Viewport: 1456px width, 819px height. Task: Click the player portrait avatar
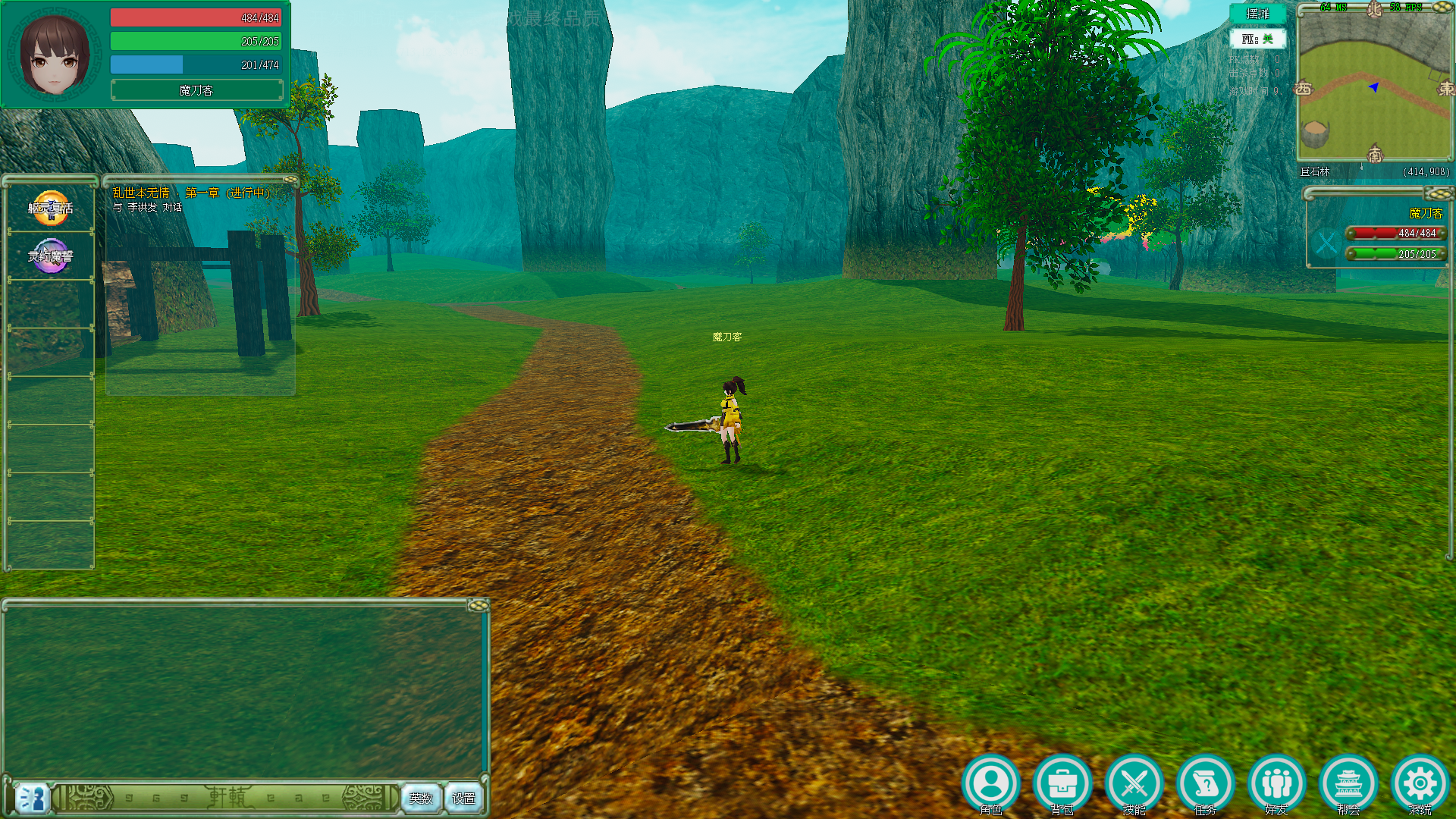tap(55, 55)
